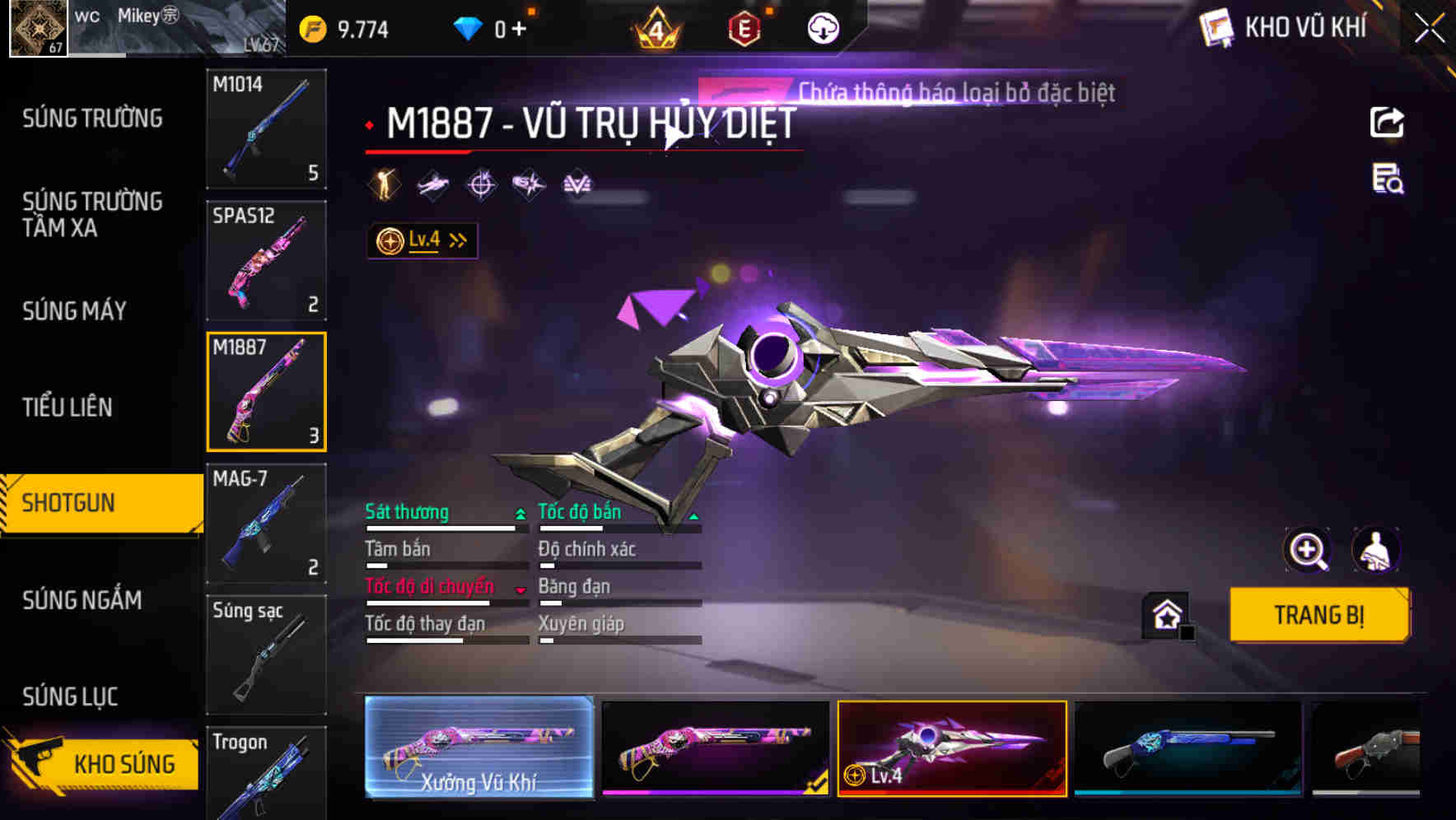Click the diamond counter to add gems
Image resolution: width=1456 pixels, height=820 pixels.
tap(495, 26)
